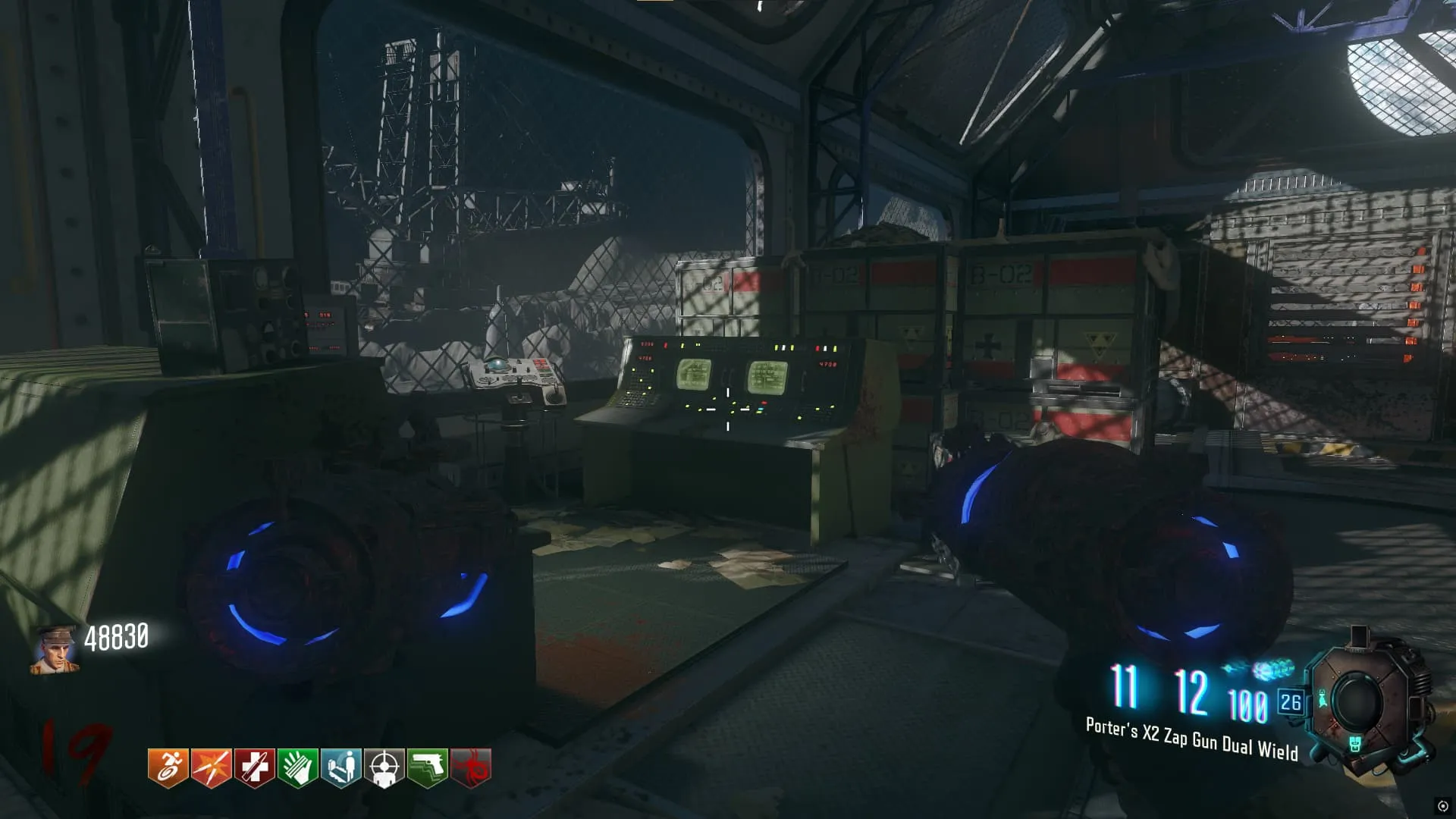The width and height of the screenshot is (1456, 819).
Task: Open the octagonal weapon inventory widget
Action: pyautogui.click(x=1356, y=701)
